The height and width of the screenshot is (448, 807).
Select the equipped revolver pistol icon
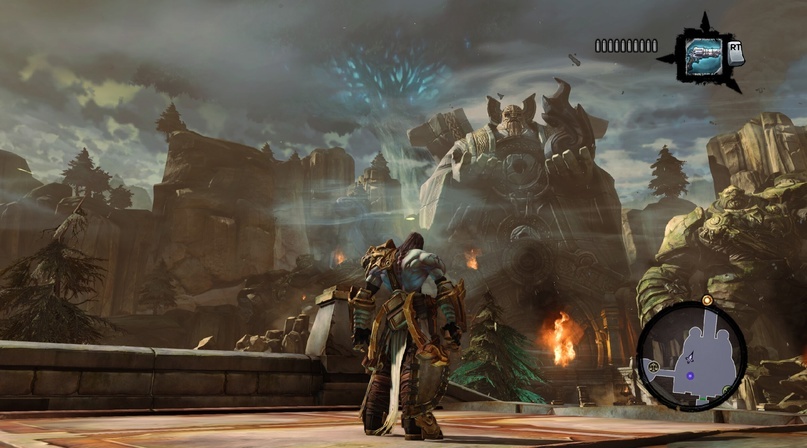point(704,52)
